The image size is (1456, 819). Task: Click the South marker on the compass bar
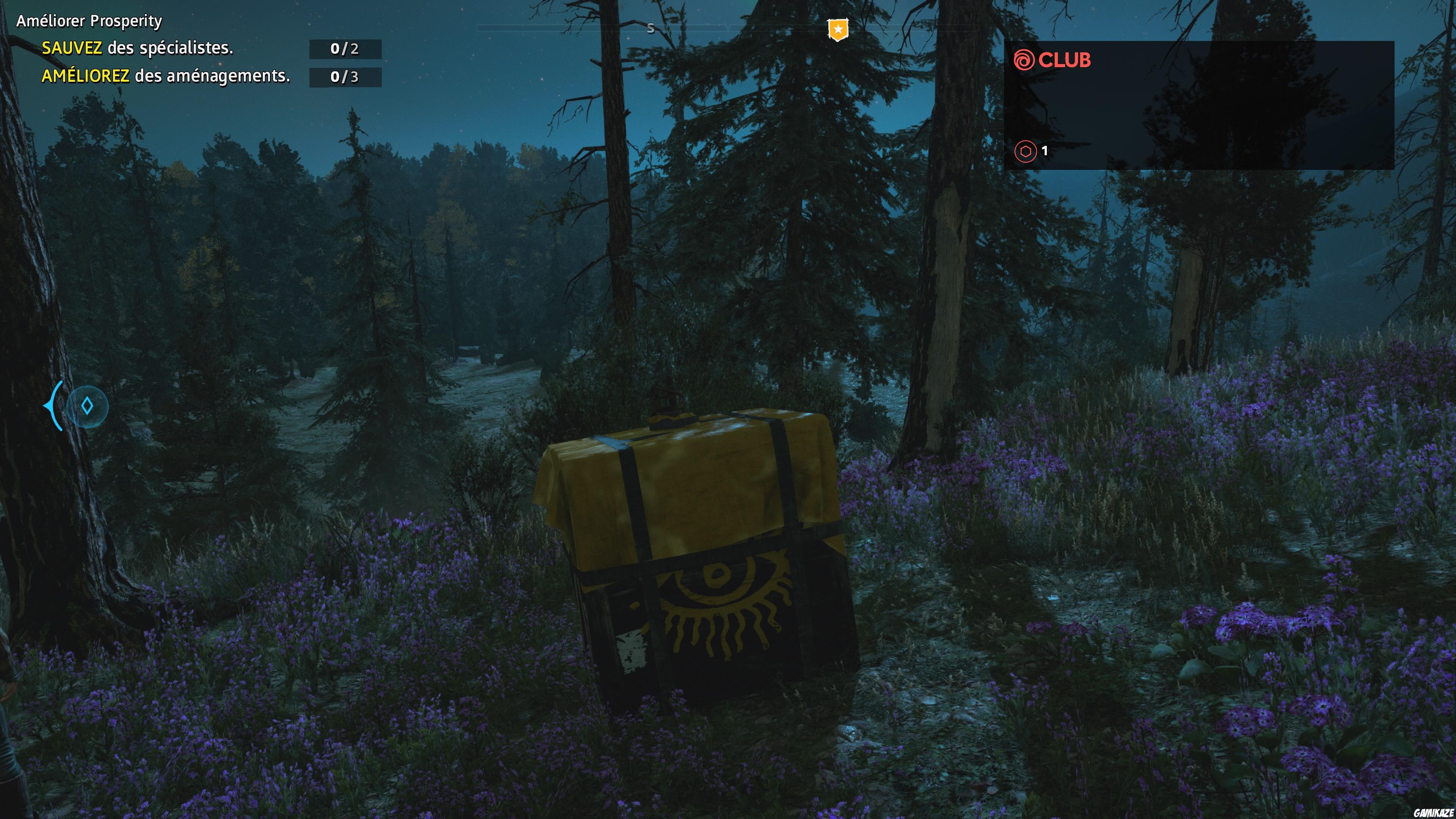click(x=651, y=27)
